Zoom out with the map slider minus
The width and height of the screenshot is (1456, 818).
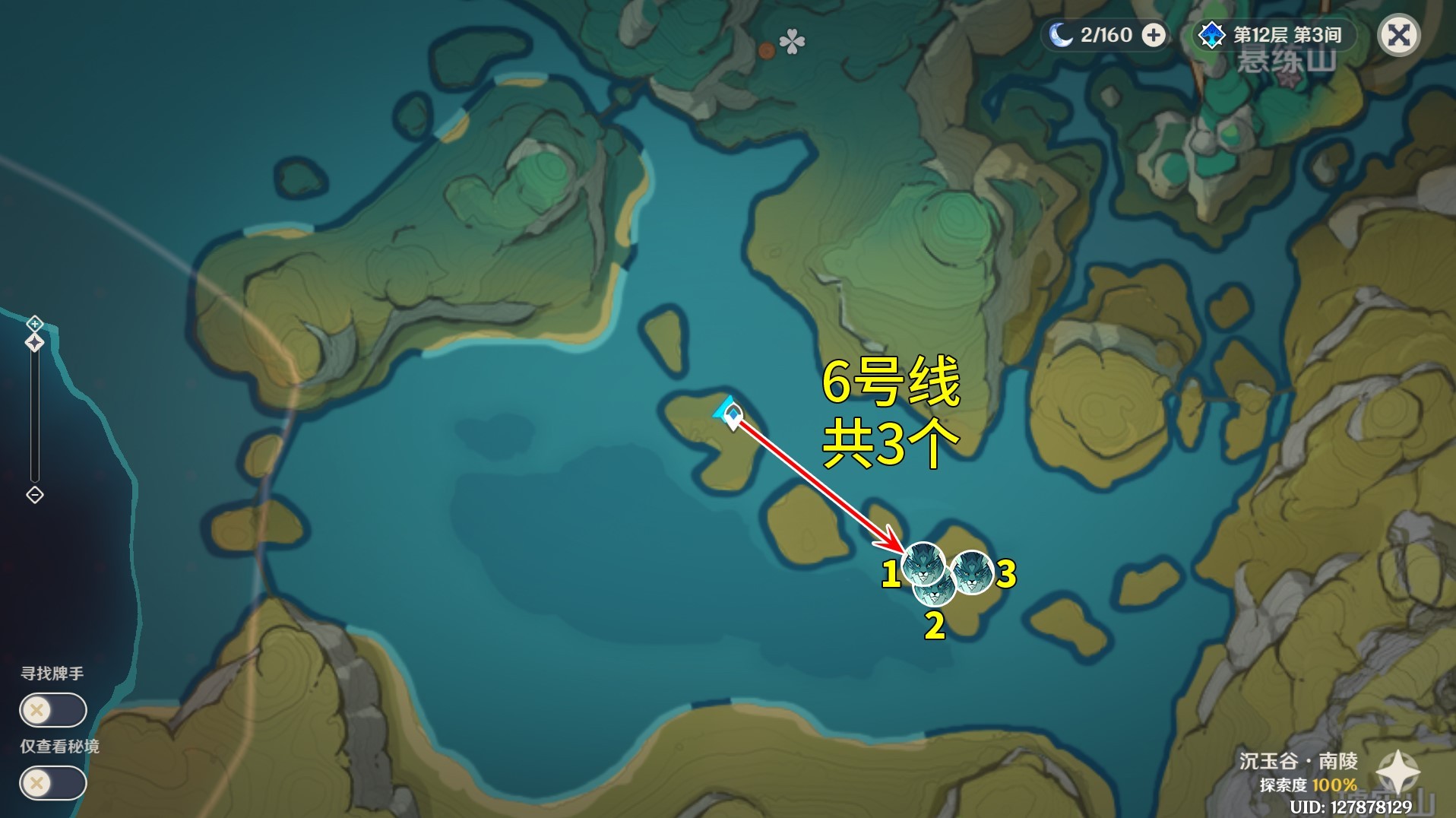point(35,495)
